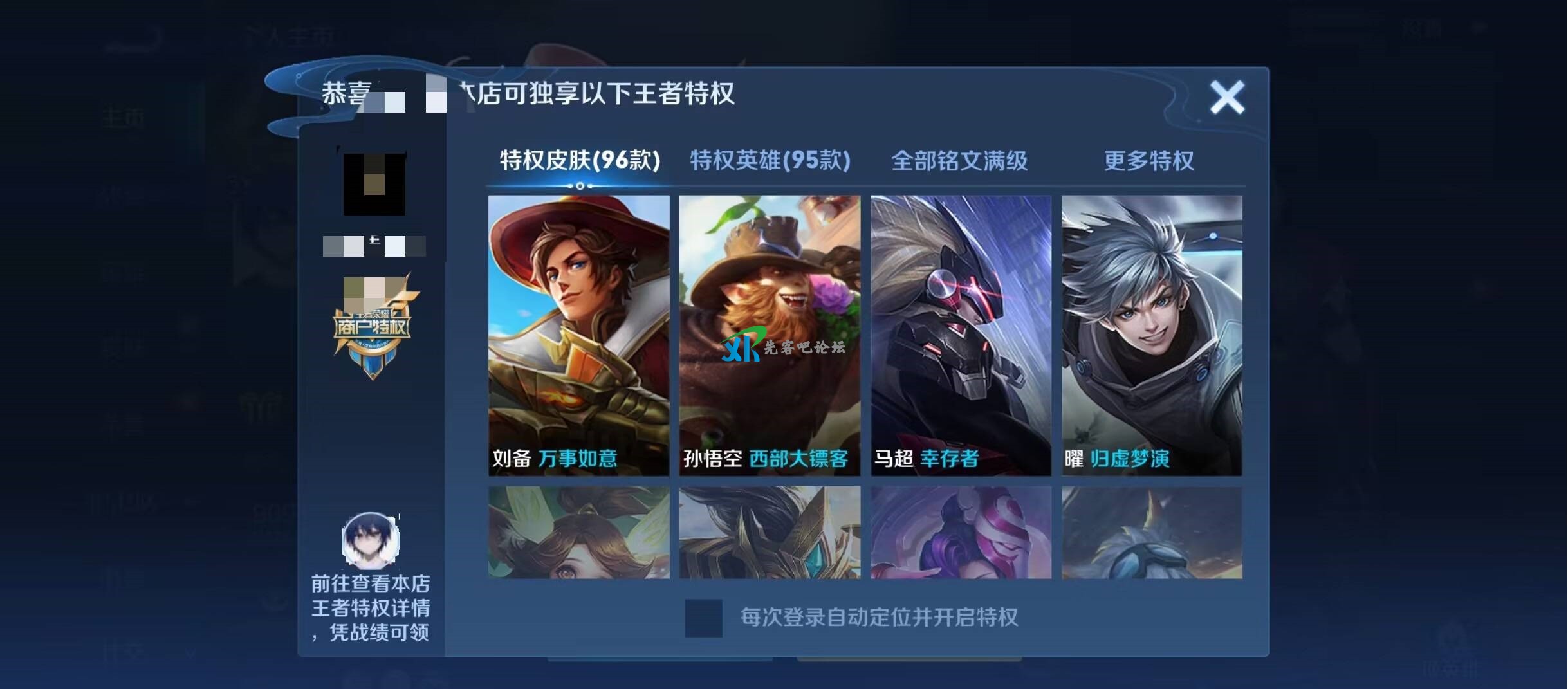Select the 特权皮肤(96款) tab
The height and width of the screenshot is (689, 1568).
(x=579, y=162)
